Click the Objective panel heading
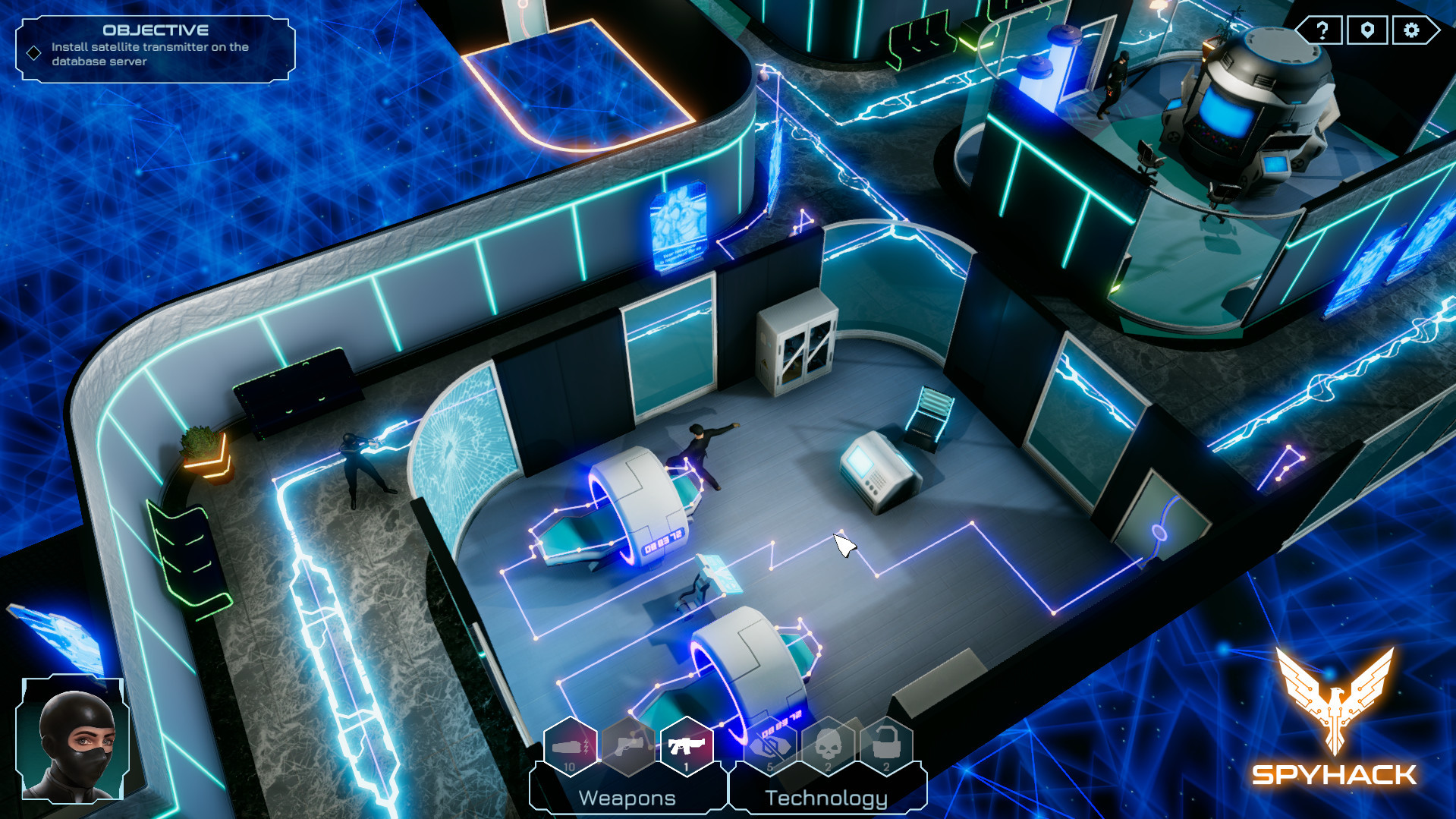 coord(156,31)
